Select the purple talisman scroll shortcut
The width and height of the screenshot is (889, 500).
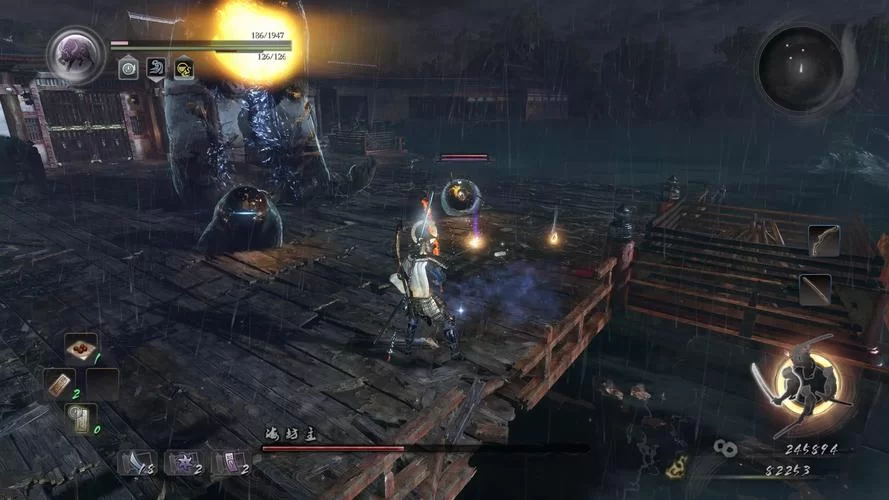pos(233,461)
